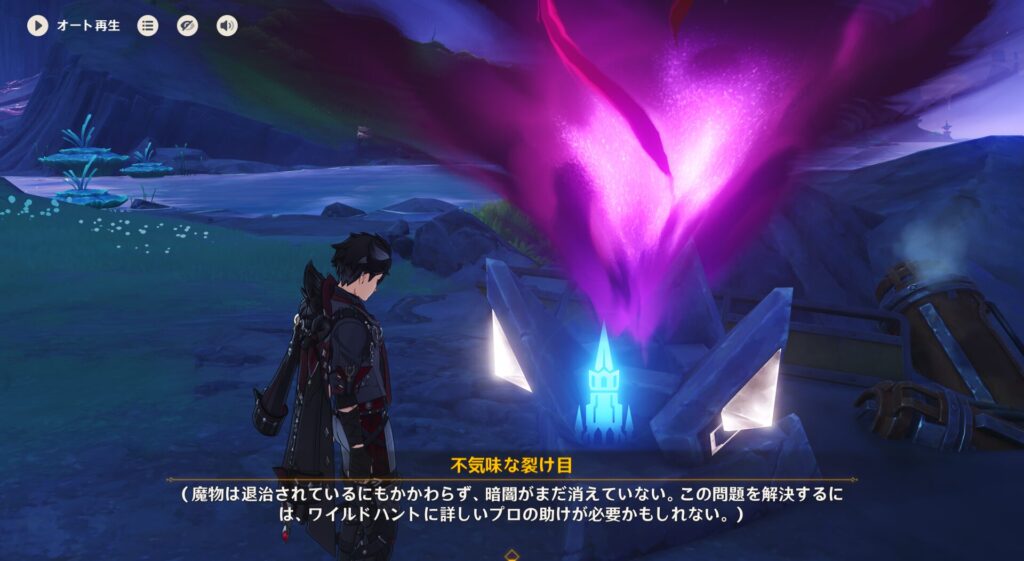
Task: Open the dialogue log list icon
Action: [x=148, y=26]
